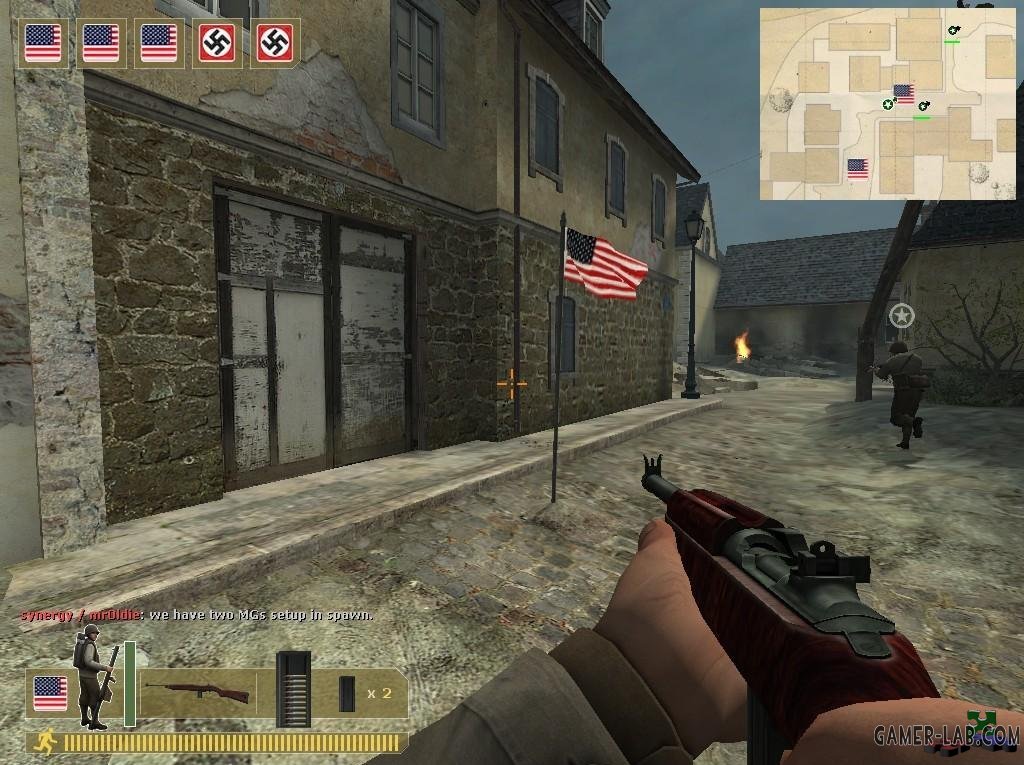Click the chat message about two MGs
Image resolution: width=1024 pixels, height=765 pixels.
pyautogui.click(x=197, y=614)
